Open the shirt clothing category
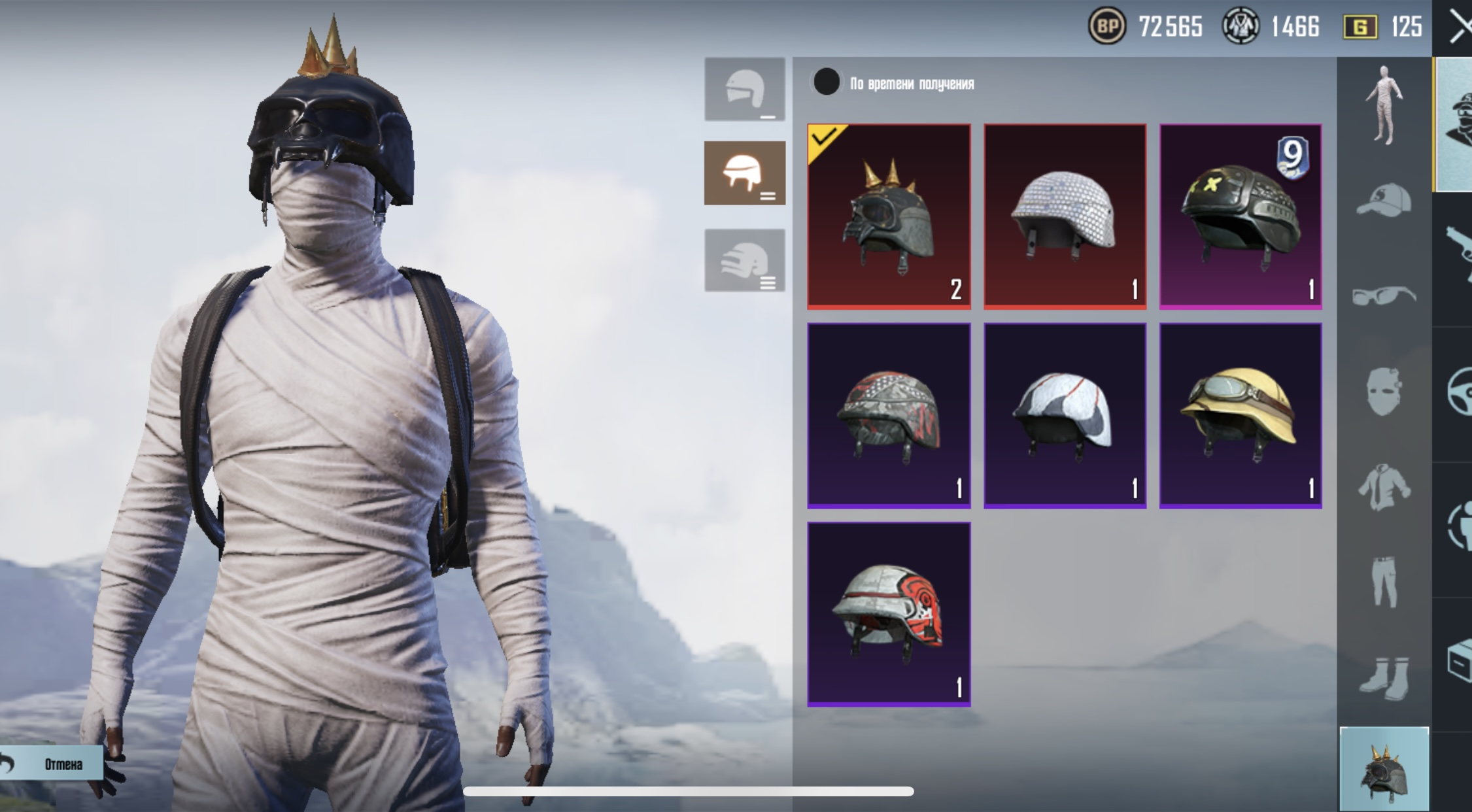This screenshot has width=1472, height=812. pos(1384,487)
